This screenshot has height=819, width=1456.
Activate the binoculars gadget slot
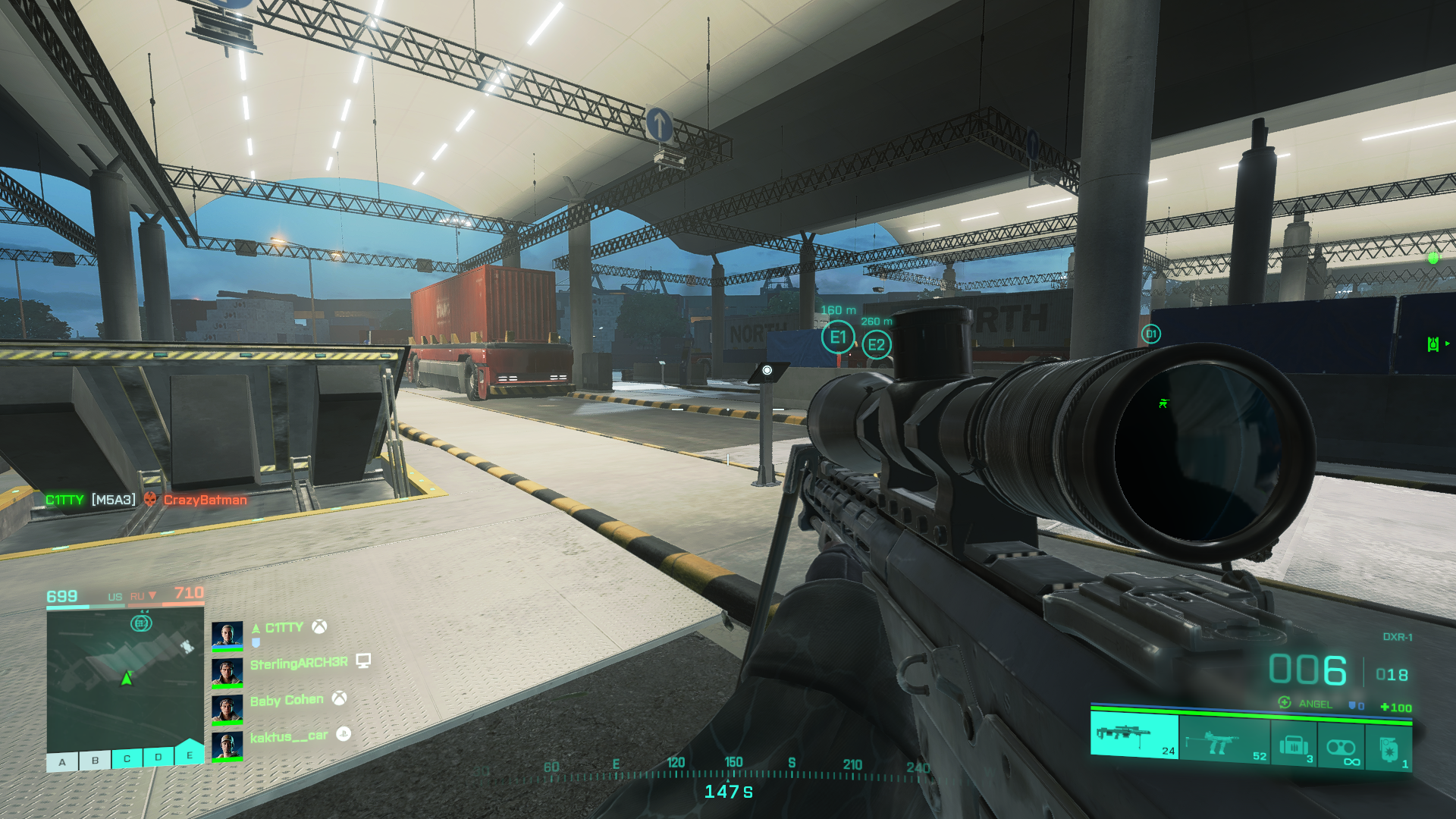[1341, 748]
